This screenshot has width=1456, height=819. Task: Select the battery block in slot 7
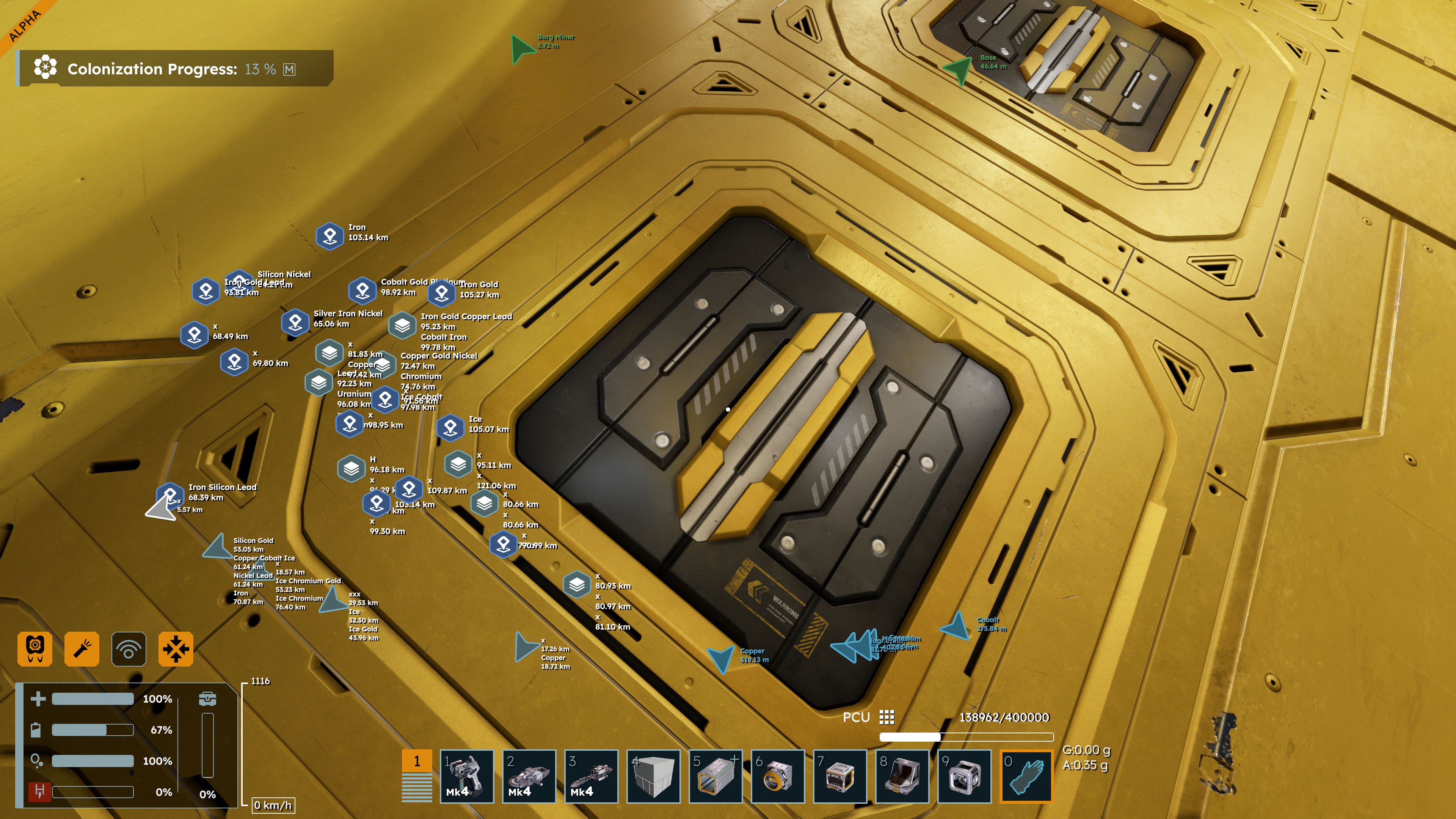[840, 776]
